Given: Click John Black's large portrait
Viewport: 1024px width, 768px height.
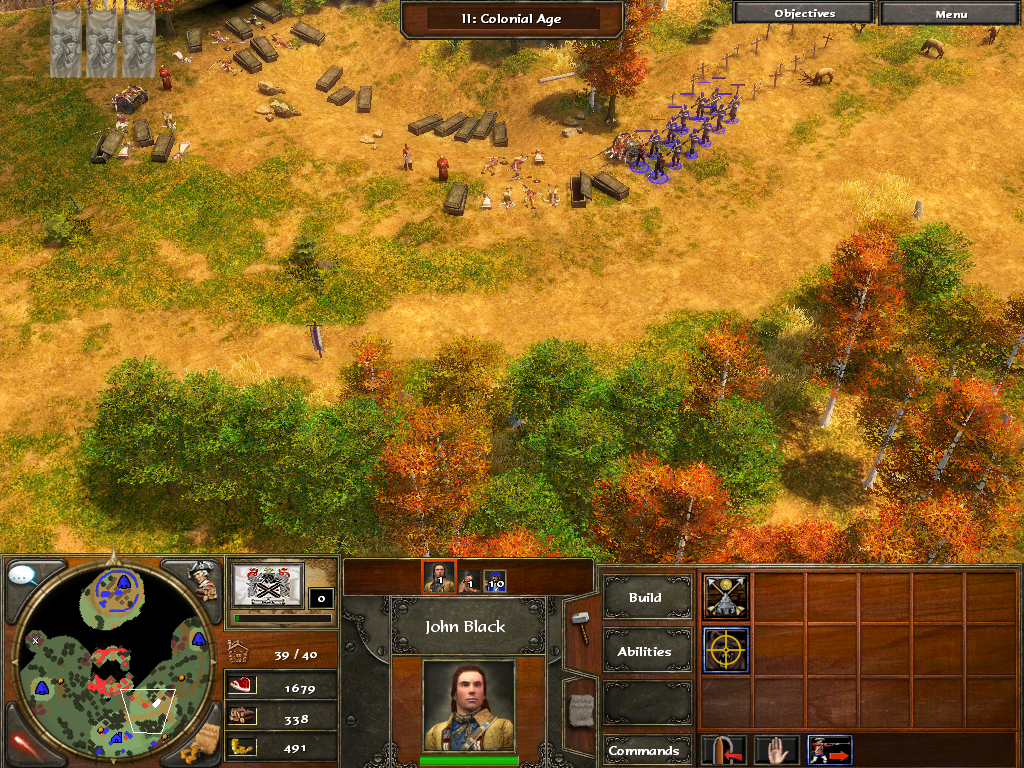Looking at the screenshot, I should click(468, 705).
